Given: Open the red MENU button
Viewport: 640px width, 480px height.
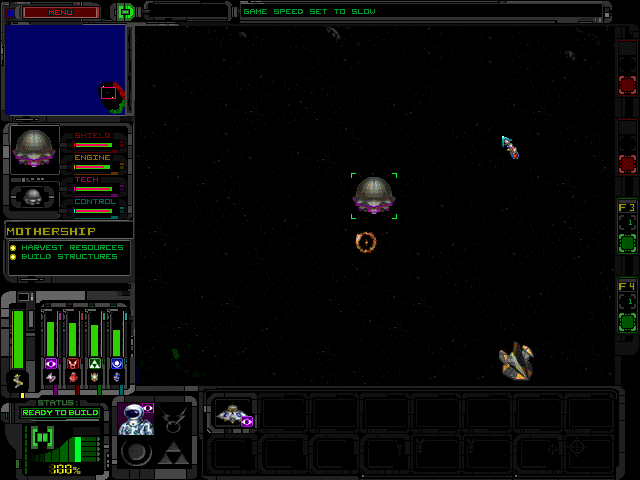Looking at the screenshot, I should [61, 12].
